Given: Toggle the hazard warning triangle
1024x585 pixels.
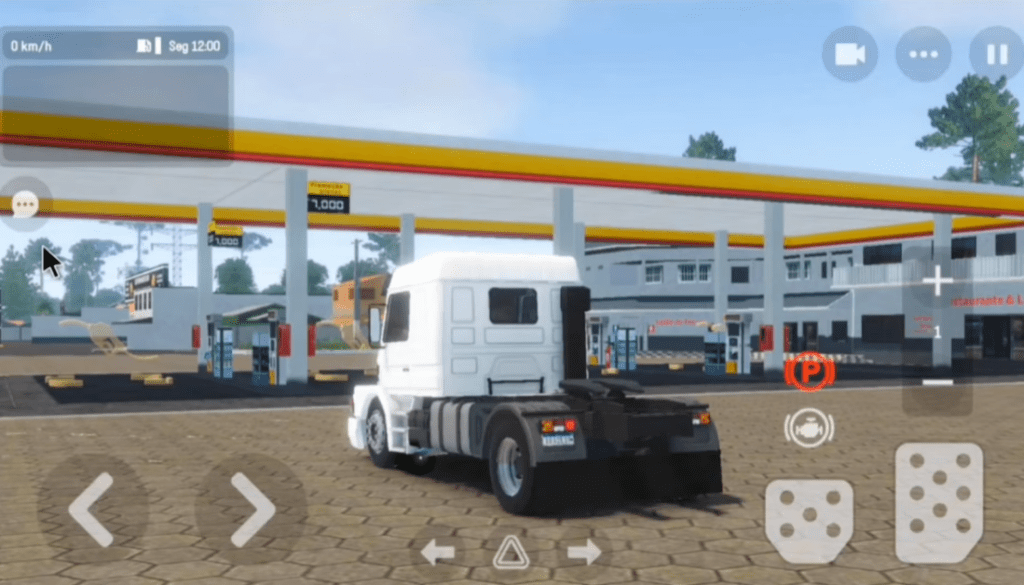Looking at the screenshot, I should pyautogui.click(x=510, y=551).
